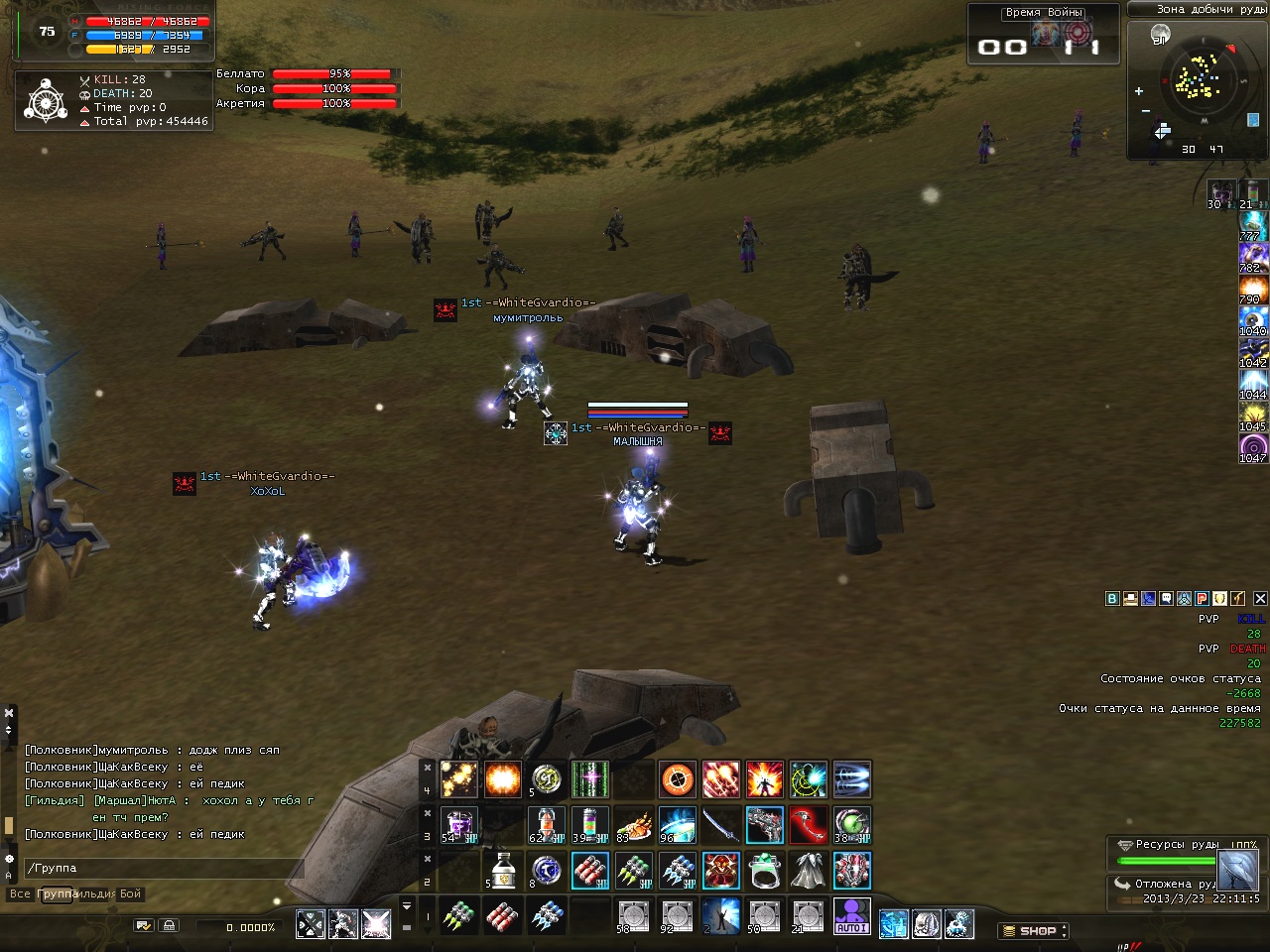Select the gray cloak hotbar slot
Image resolution: width=1270 pixels, height=952 pixels.
coord(808,871)
